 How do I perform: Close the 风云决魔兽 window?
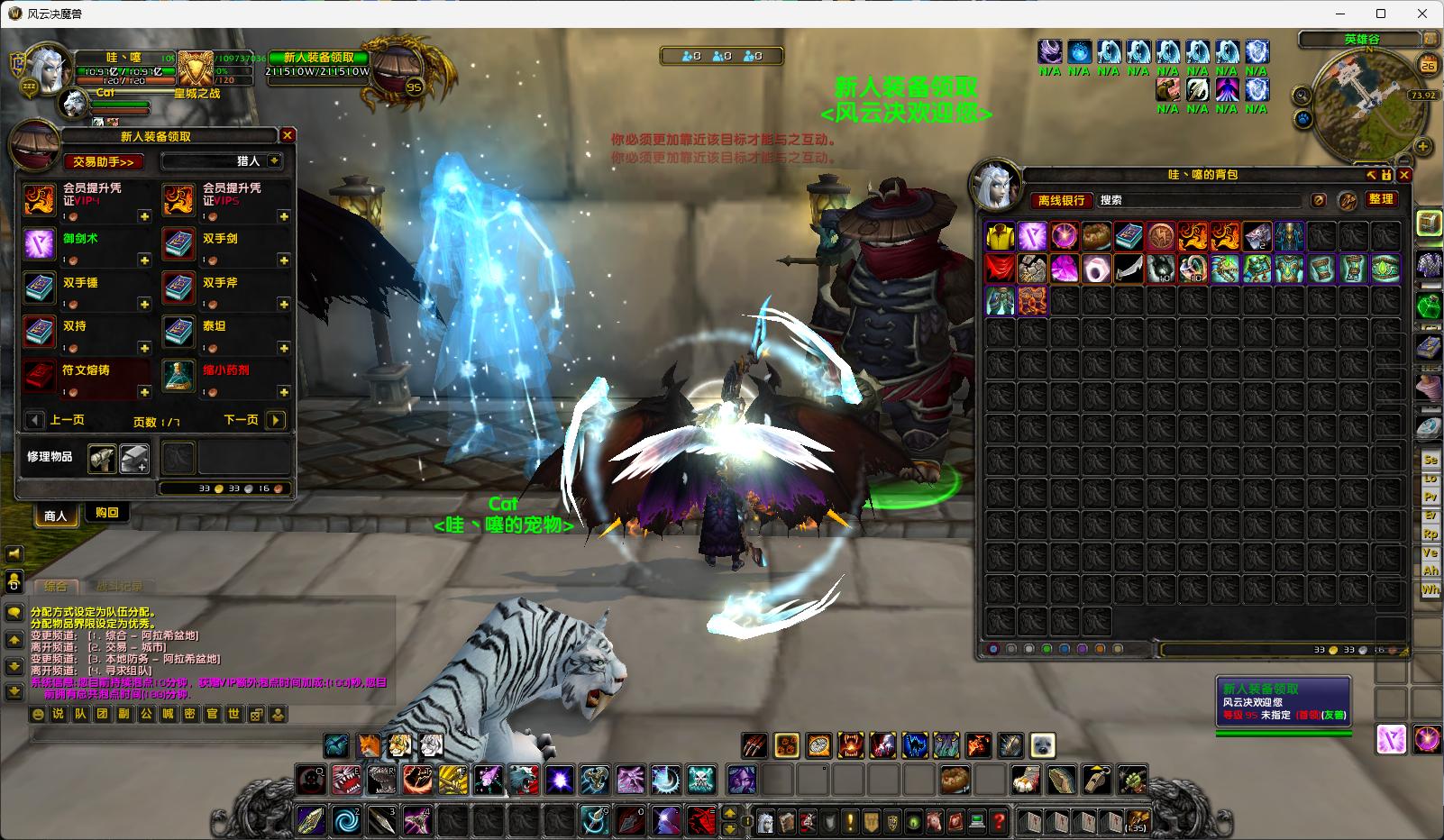click(x=1423, y=14)
